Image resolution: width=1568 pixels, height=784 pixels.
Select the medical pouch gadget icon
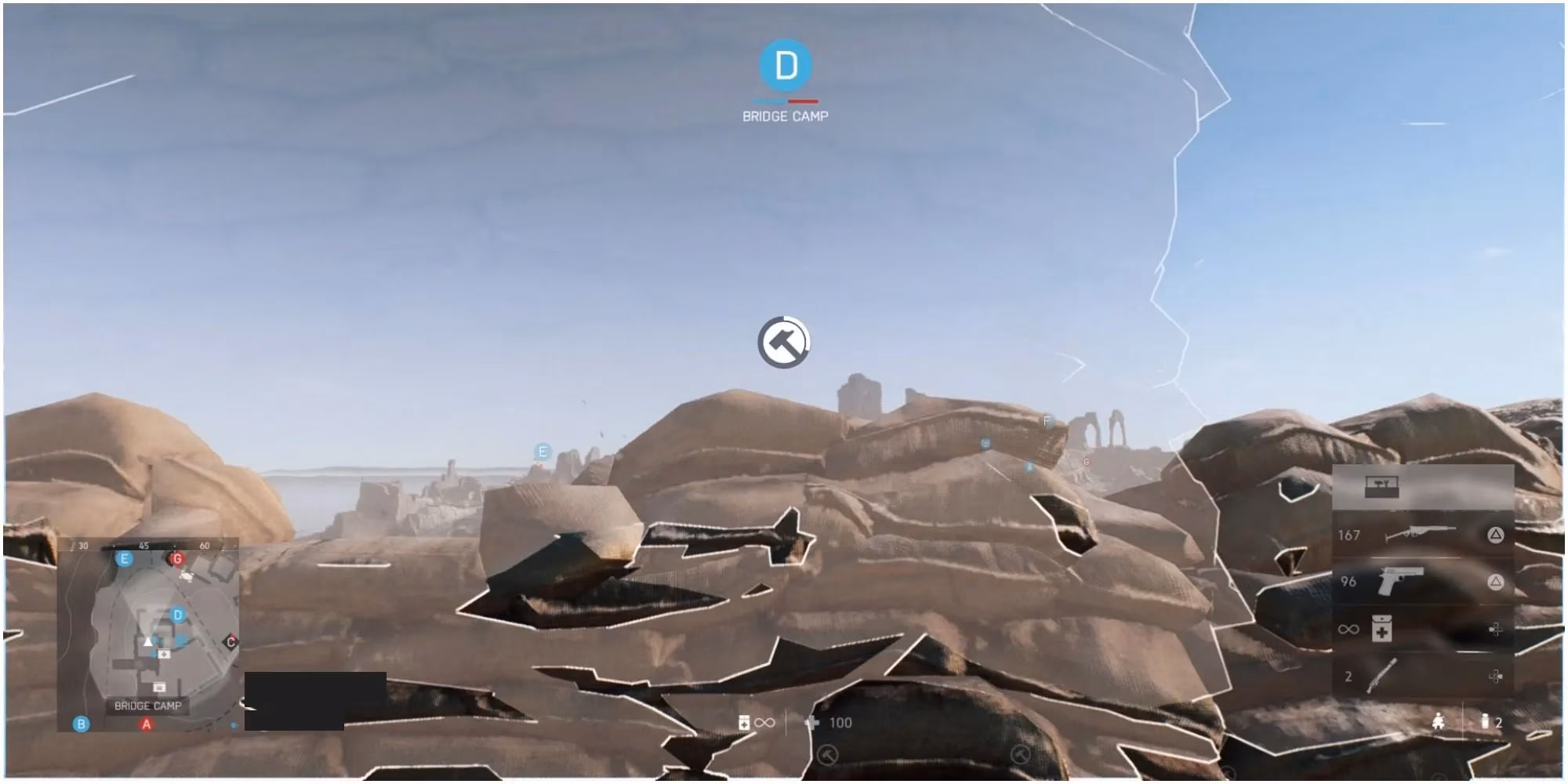click(1382, 628)
